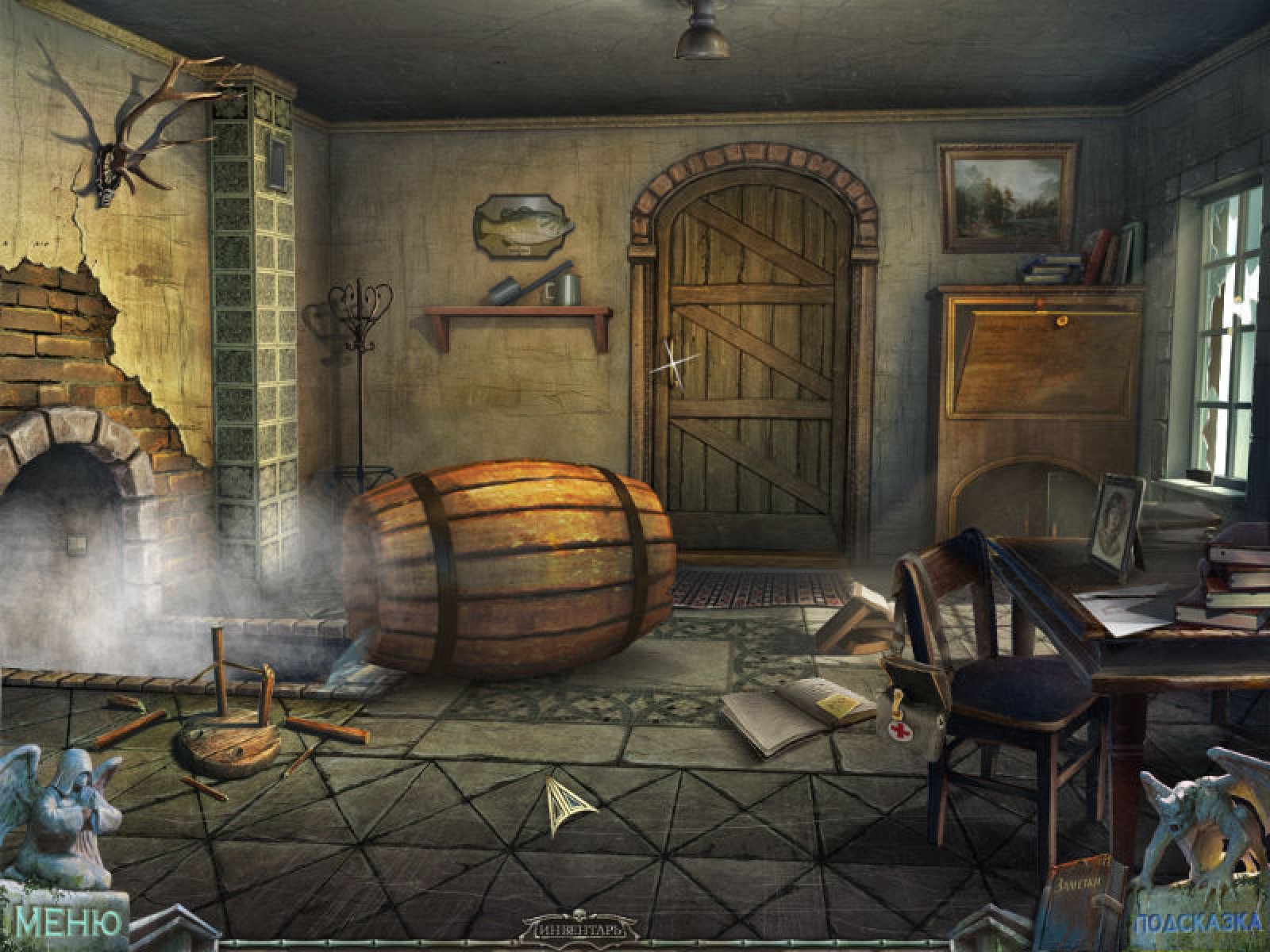Use the ПОДСКАЗКА hint button

coord(1198,923)
